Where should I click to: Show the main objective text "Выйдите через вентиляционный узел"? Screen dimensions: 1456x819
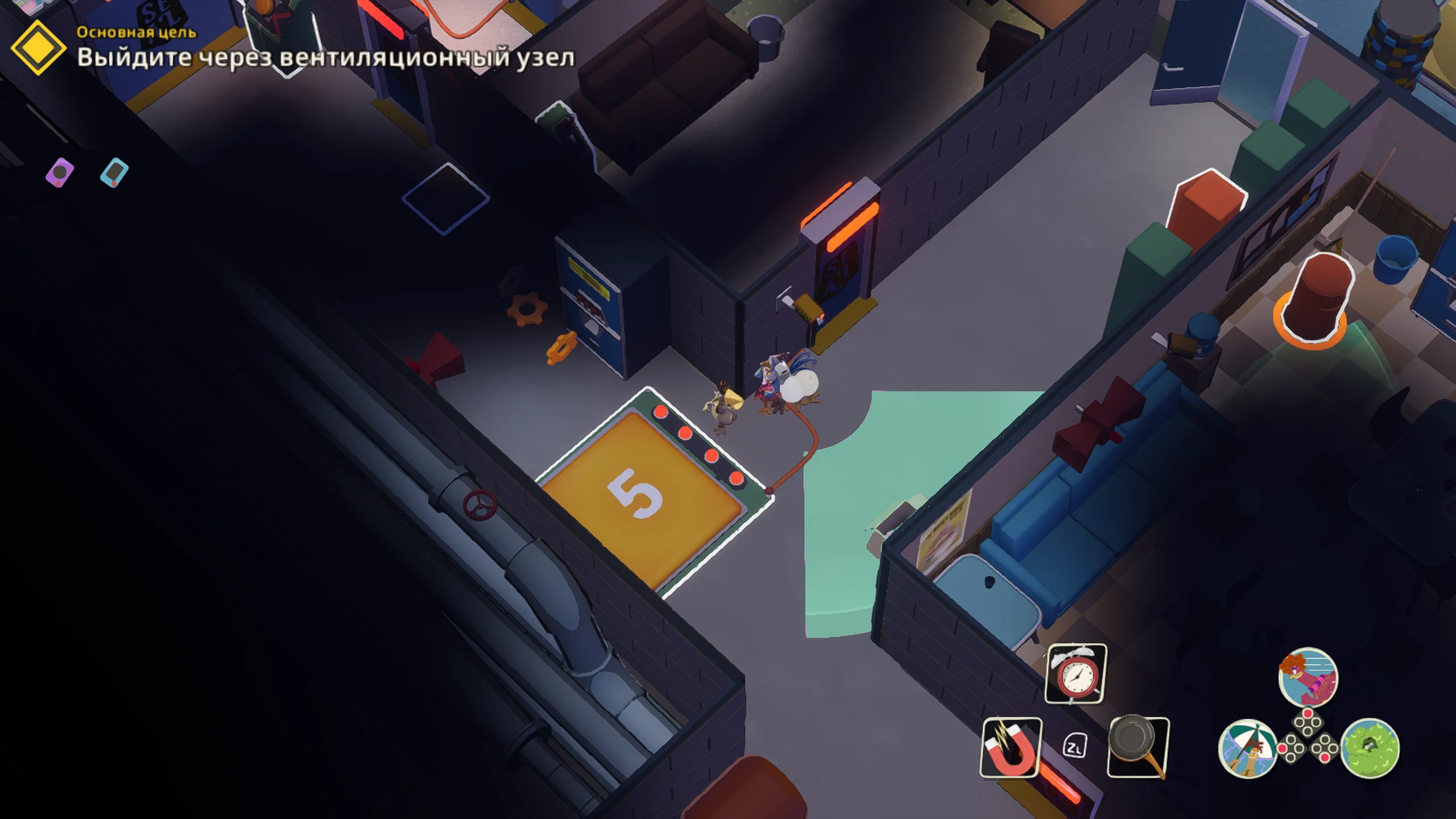[325, 57]
